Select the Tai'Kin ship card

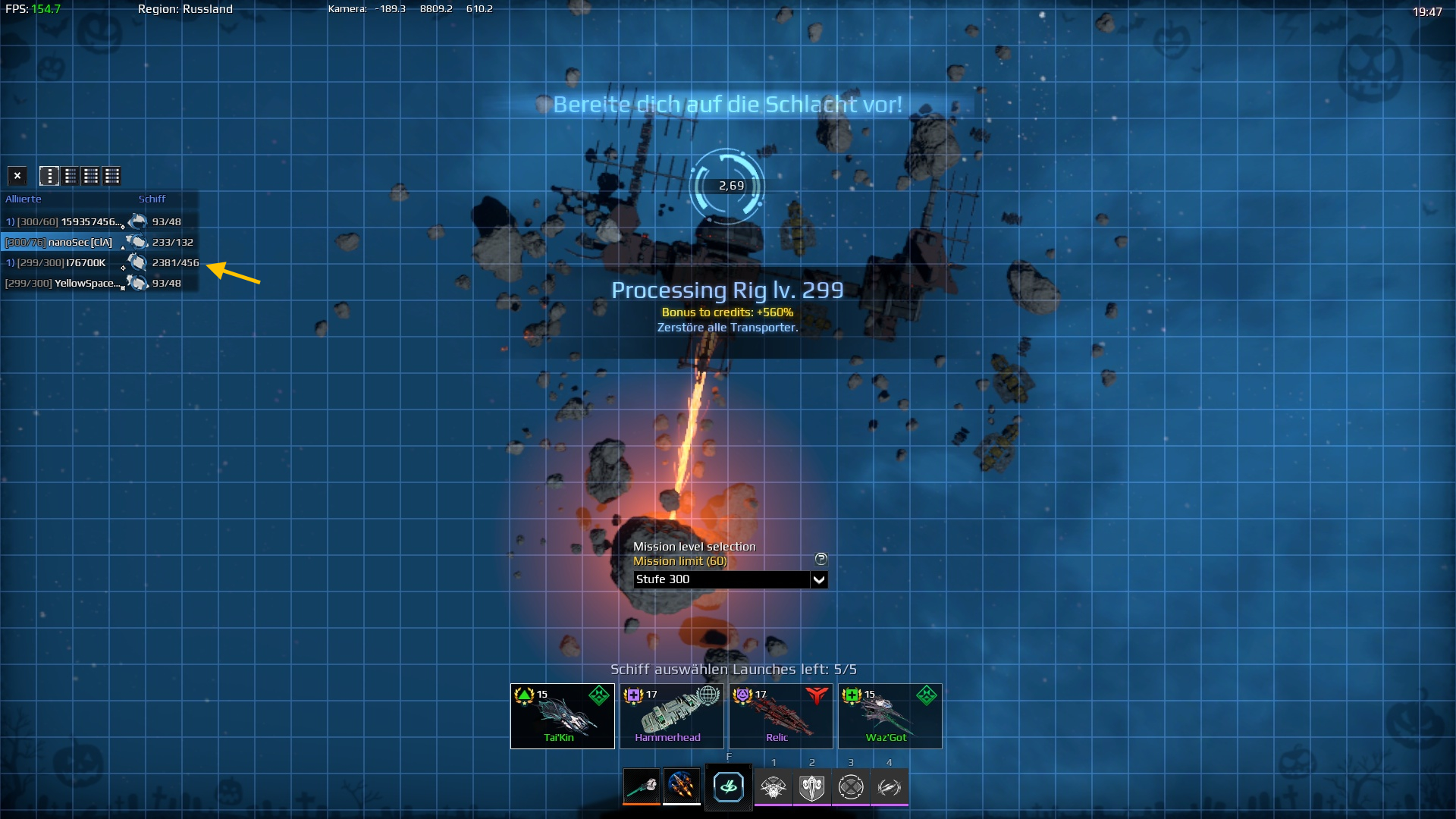[x=562, y=716]
